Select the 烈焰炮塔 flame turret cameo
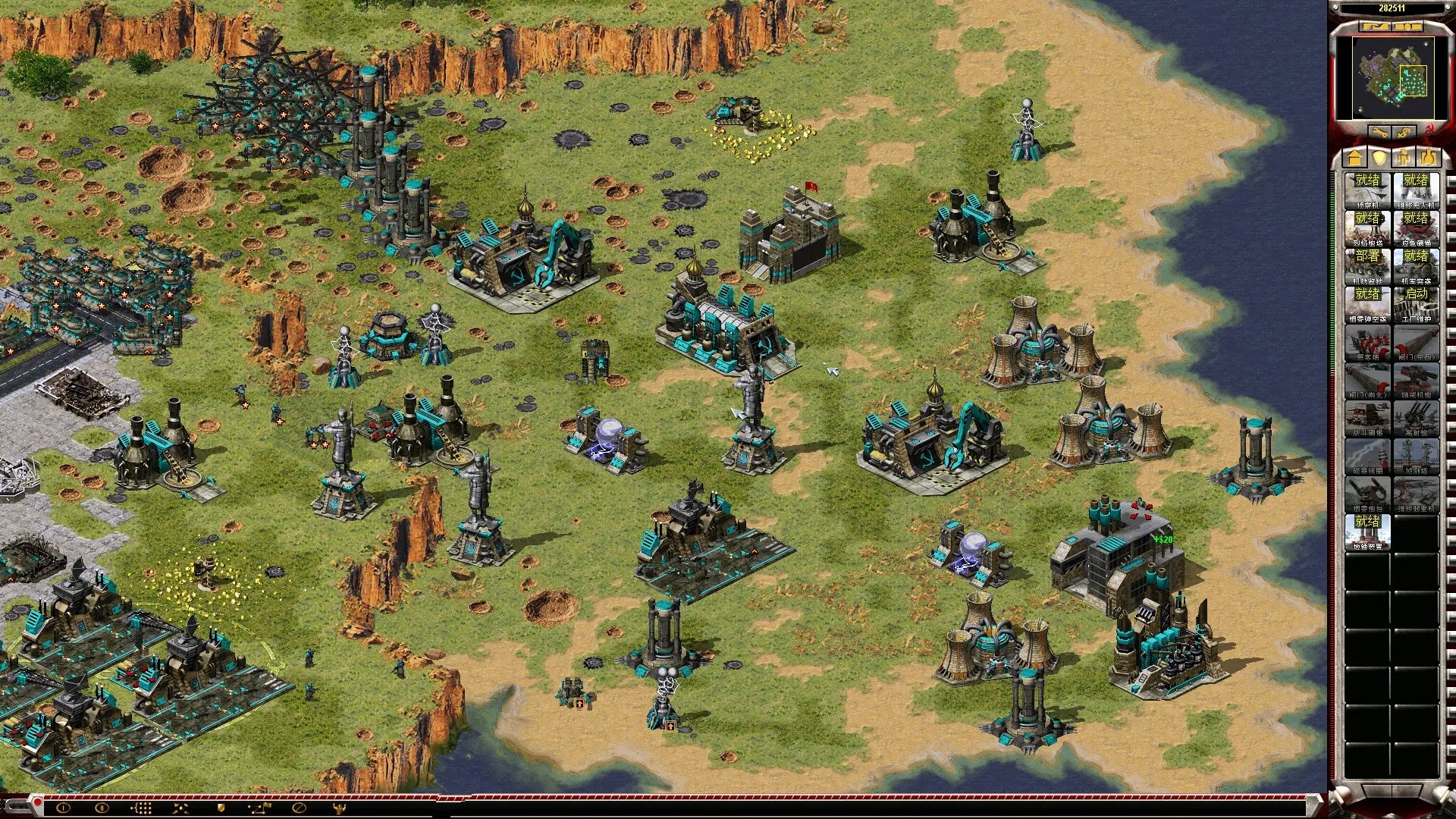Screen dimensions: 1456x819 tap(1367, 227)
